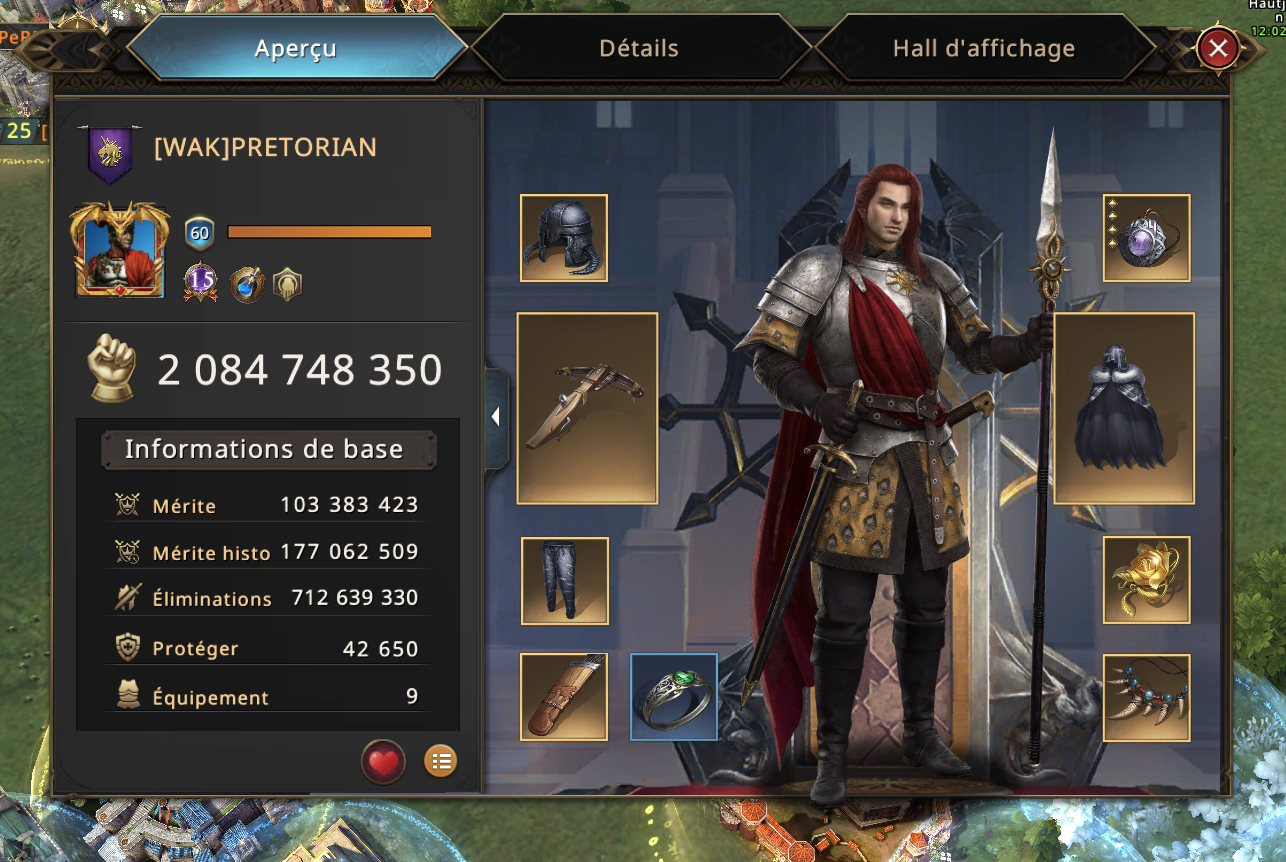Open the golden rose accessory slot
This screenshot has width=1286, height=862.
[1146, 580]
